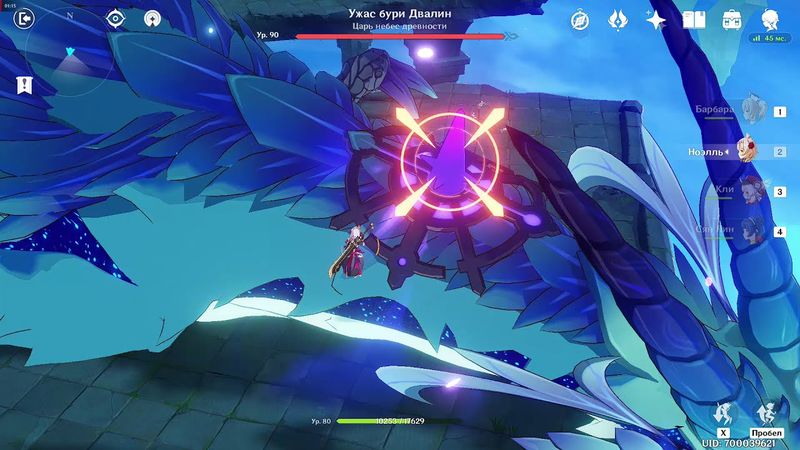Viewport: 800px width, 450px height.
Task: Activate the descend drop-down action icon
Action: [x=722, y=412]
